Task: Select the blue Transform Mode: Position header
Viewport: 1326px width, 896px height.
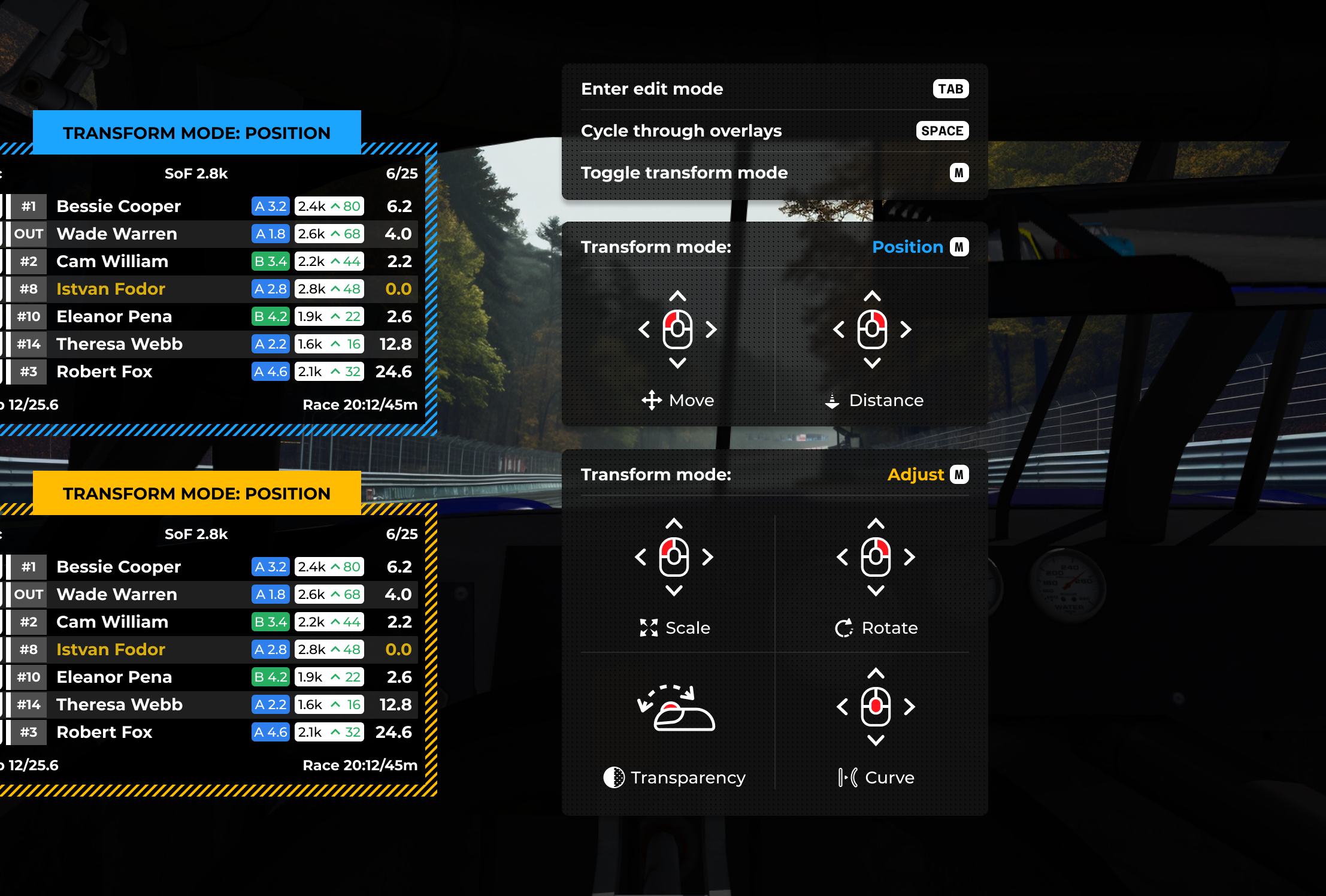Action: click(198, 132)
